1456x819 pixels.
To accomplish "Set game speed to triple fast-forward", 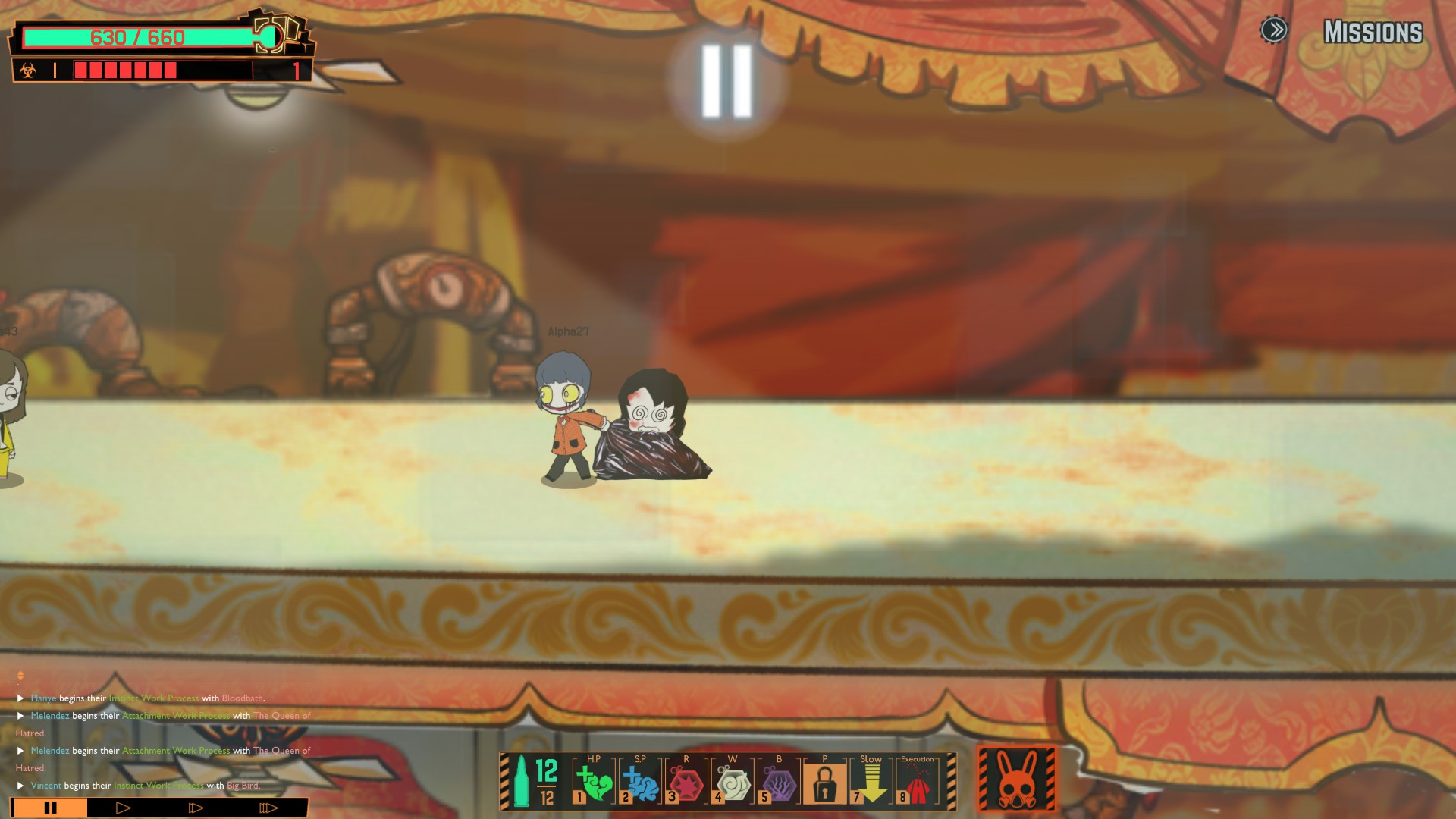I will click(268, 808).
